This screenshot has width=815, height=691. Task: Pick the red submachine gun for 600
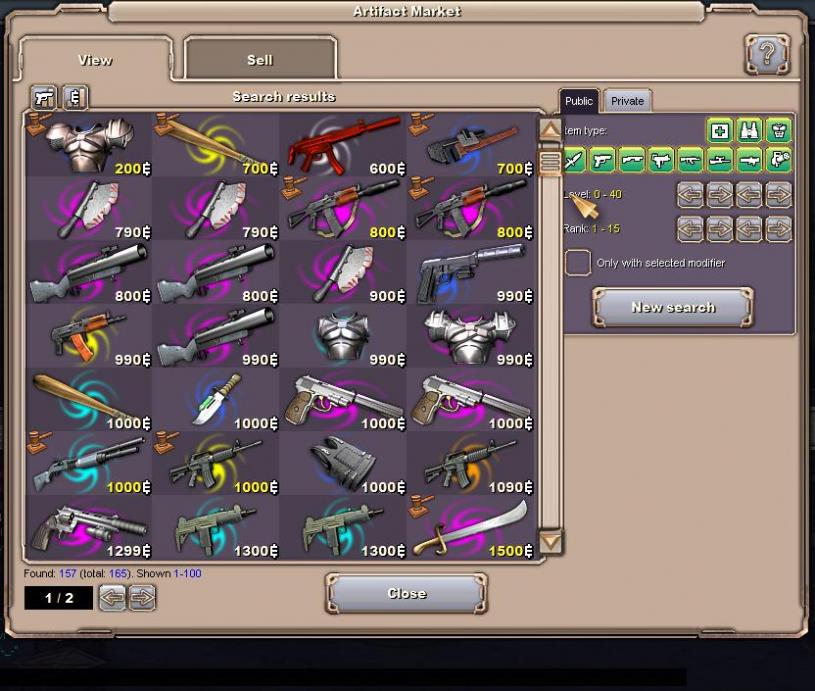[x=343, y=145]
